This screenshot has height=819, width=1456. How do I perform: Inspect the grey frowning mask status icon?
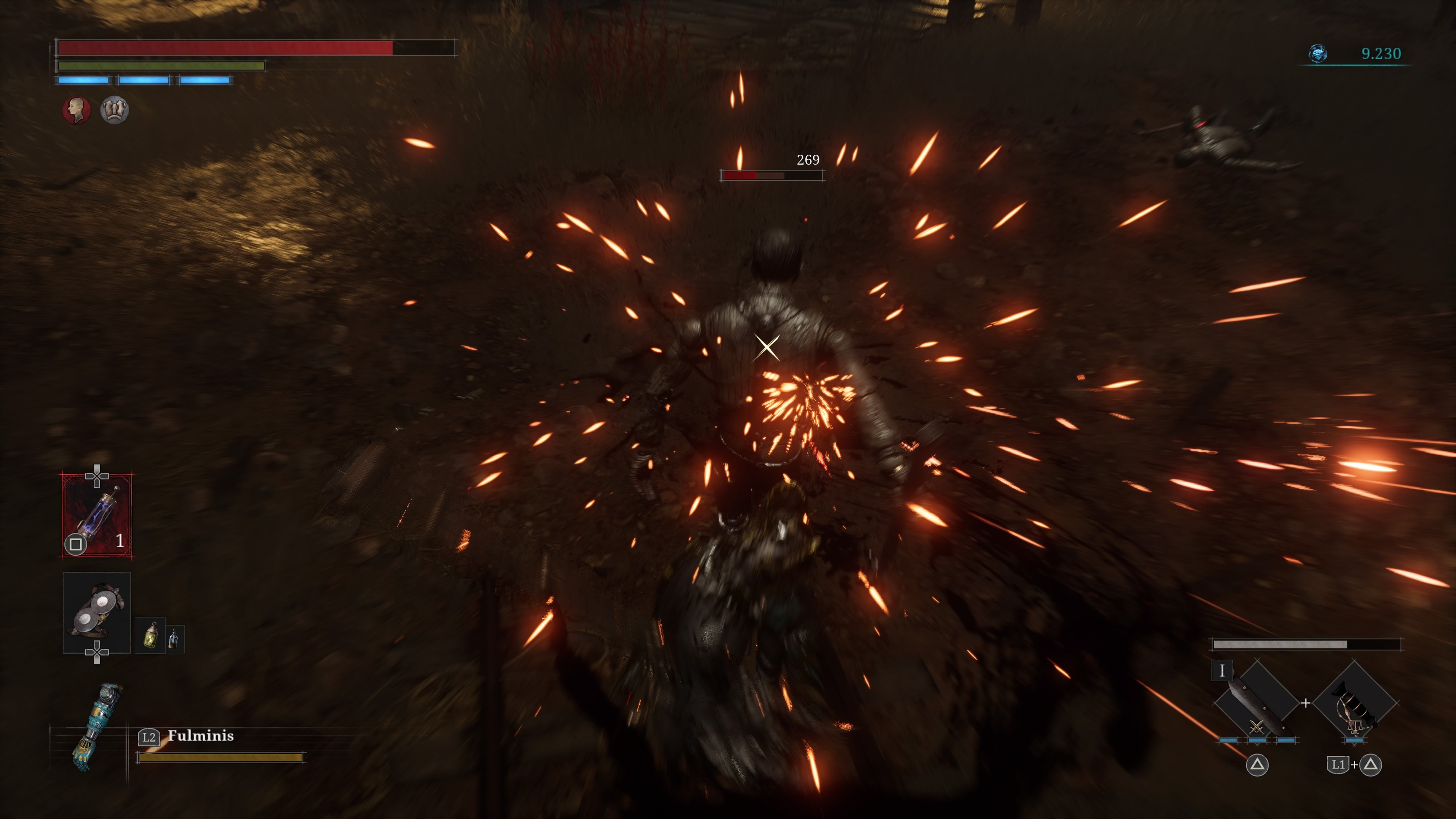[114, 110]
